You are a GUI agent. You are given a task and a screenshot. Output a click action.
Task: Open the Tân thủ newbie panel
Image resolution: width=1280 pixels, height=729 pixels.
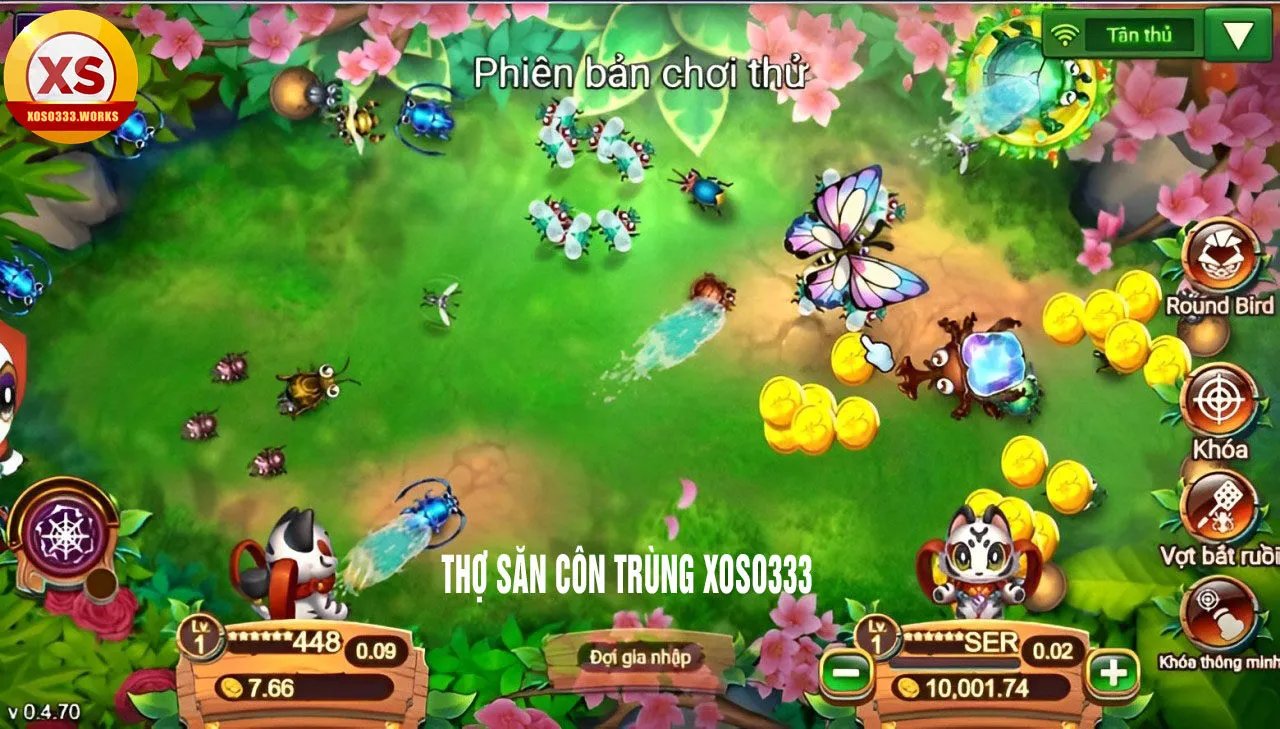(x=1140, y=34)
